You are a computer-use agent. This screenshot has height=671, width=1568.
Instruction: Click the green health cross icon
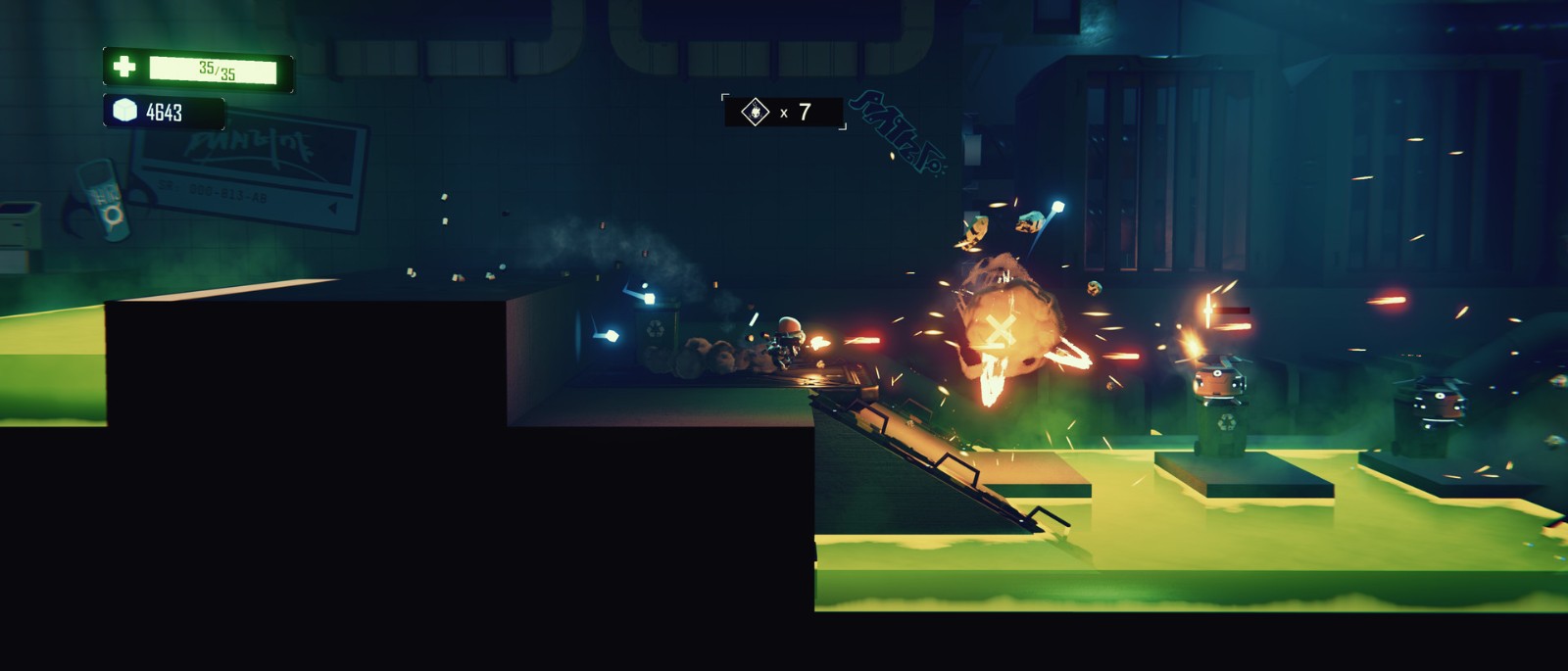[124, 67]
